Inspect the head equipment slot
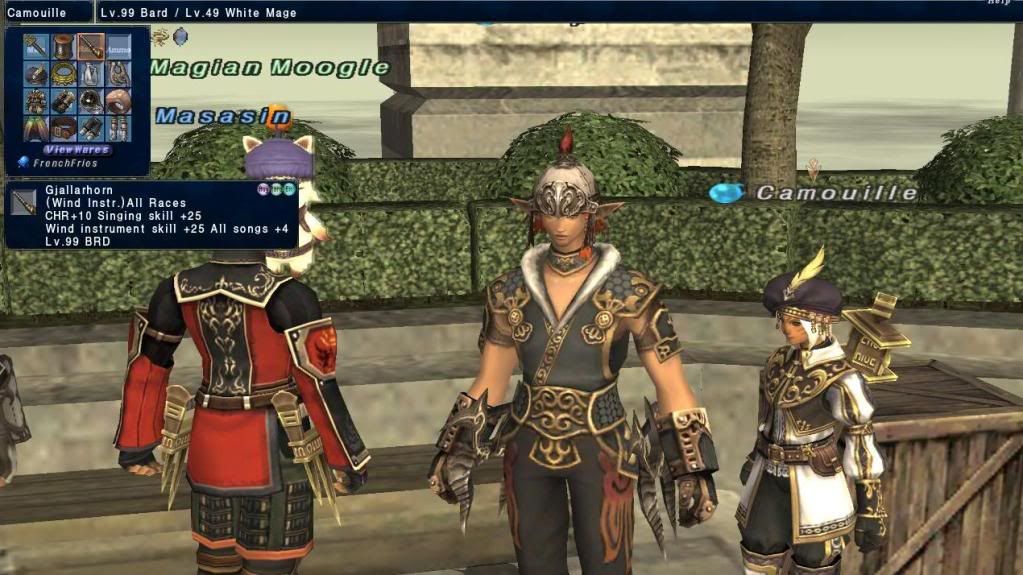1023x575 pixels. coord(36,74)
